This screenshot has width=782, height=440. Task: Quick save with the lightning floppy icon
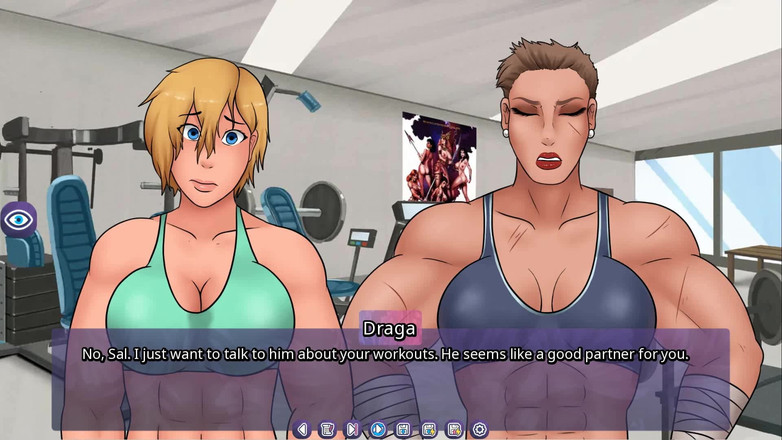coord(429,429)
